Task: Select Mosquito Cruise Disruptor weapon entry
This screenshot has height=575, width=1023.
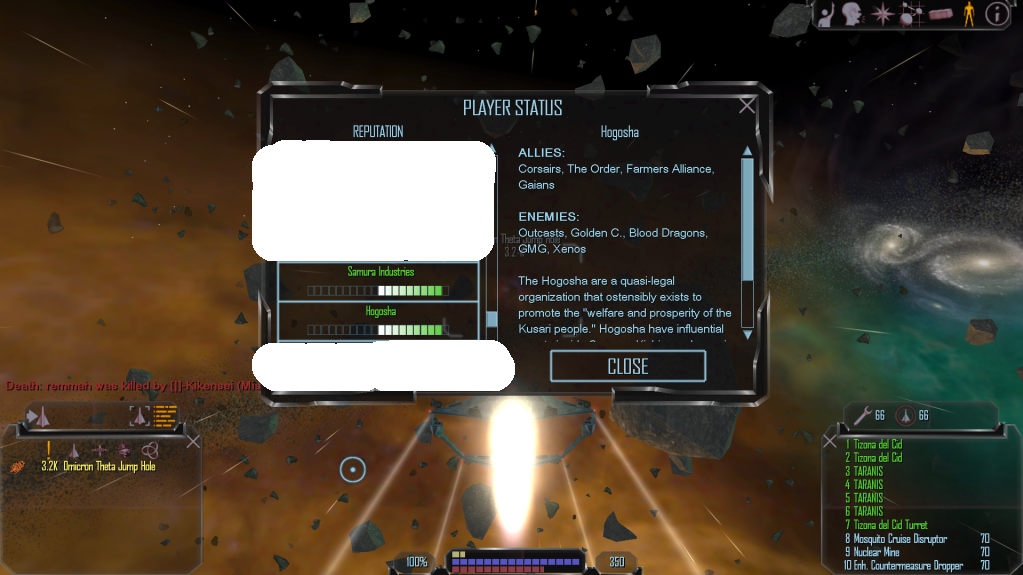Action: 895,539
